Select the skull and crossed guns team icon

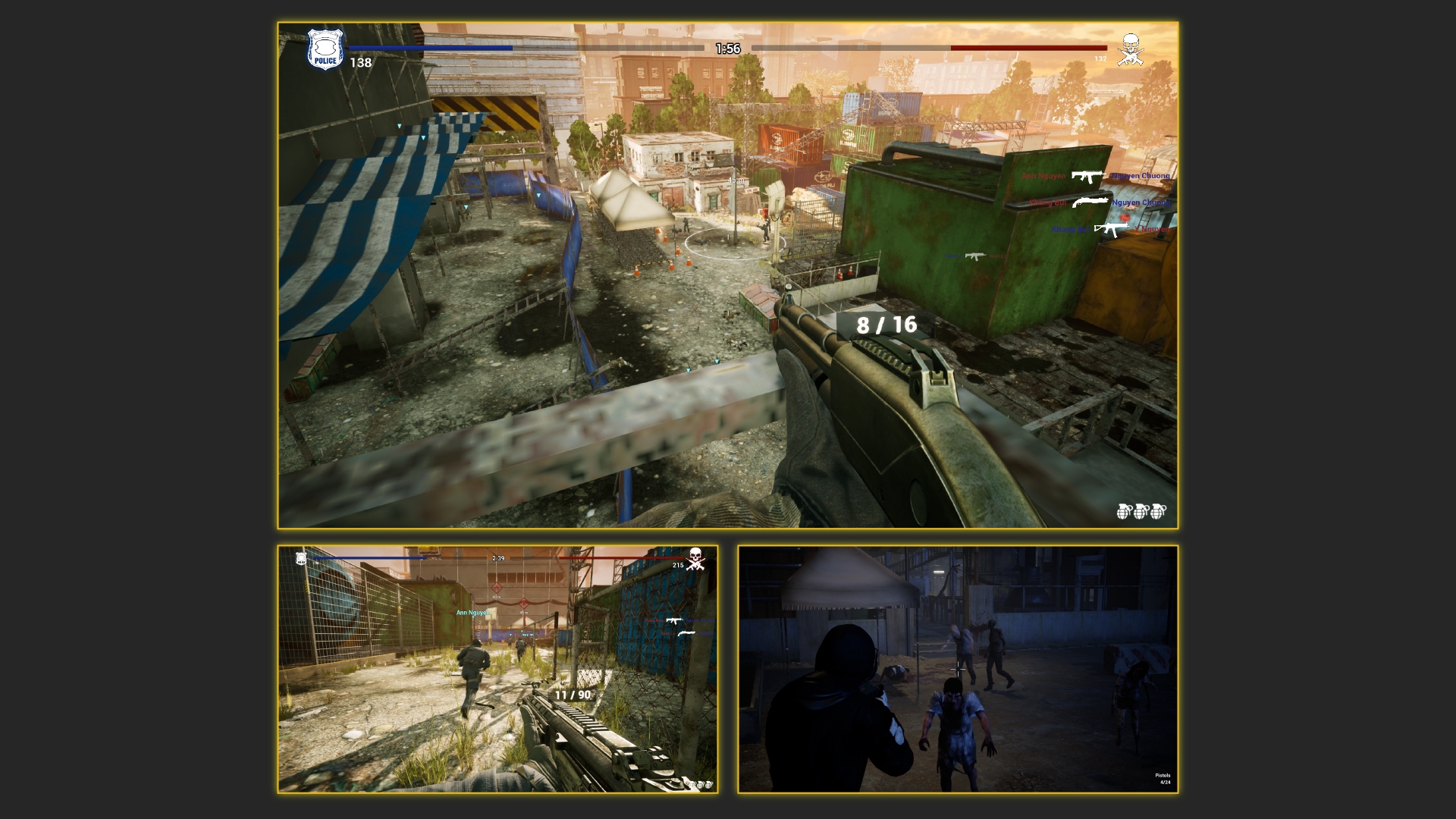tap(1130, 49)
